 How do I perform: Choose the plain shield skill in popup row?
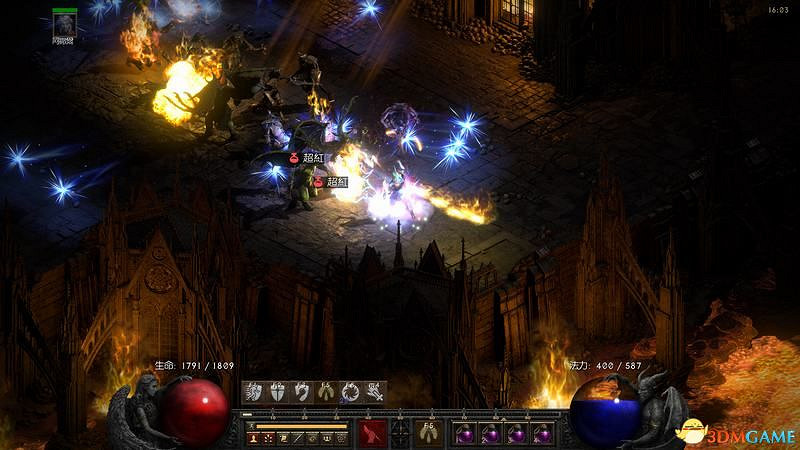tap(278, 392)
